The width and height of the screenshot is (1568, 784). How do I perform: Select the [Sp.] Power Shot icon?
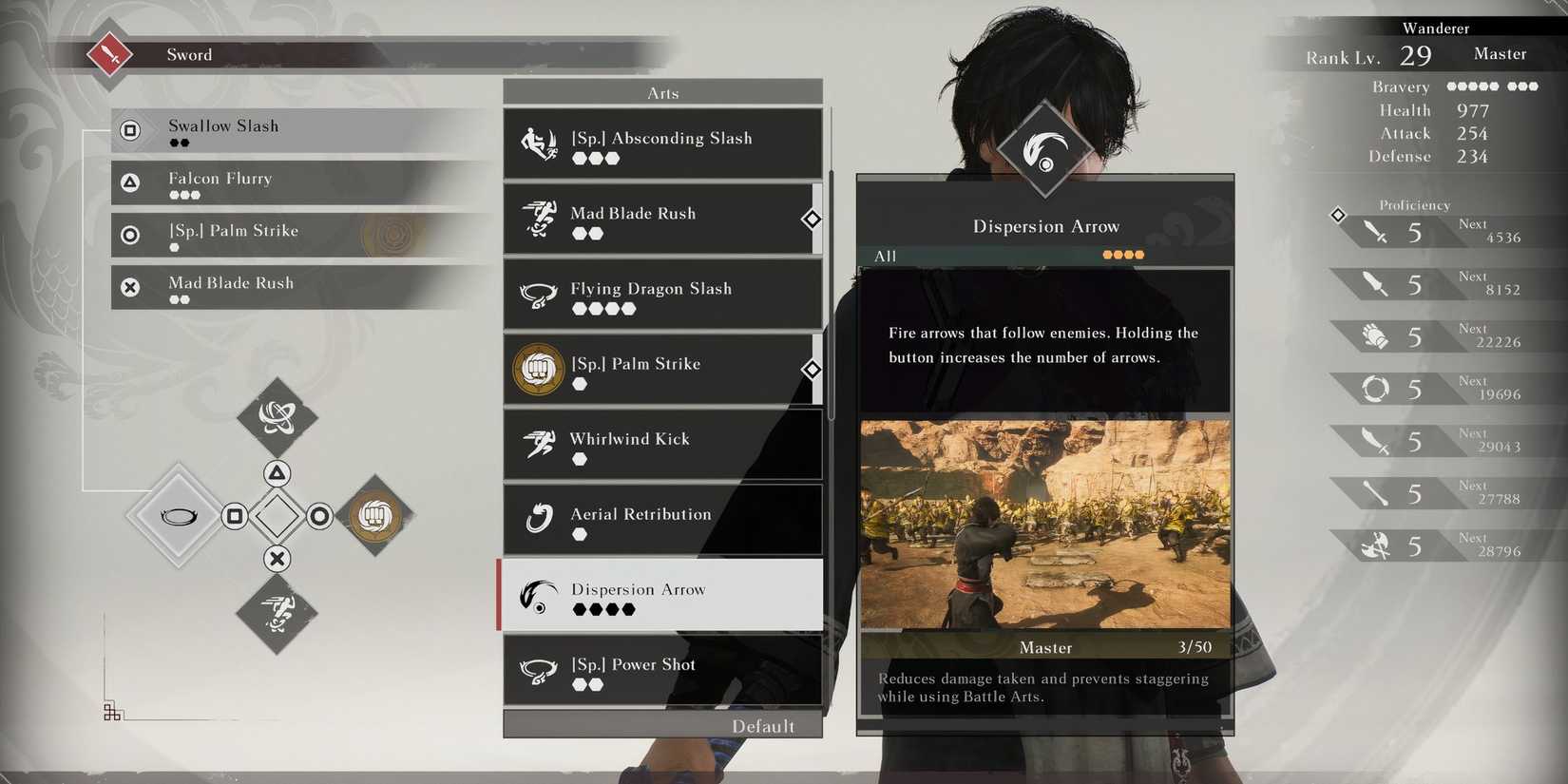click(x=539, y=670)
